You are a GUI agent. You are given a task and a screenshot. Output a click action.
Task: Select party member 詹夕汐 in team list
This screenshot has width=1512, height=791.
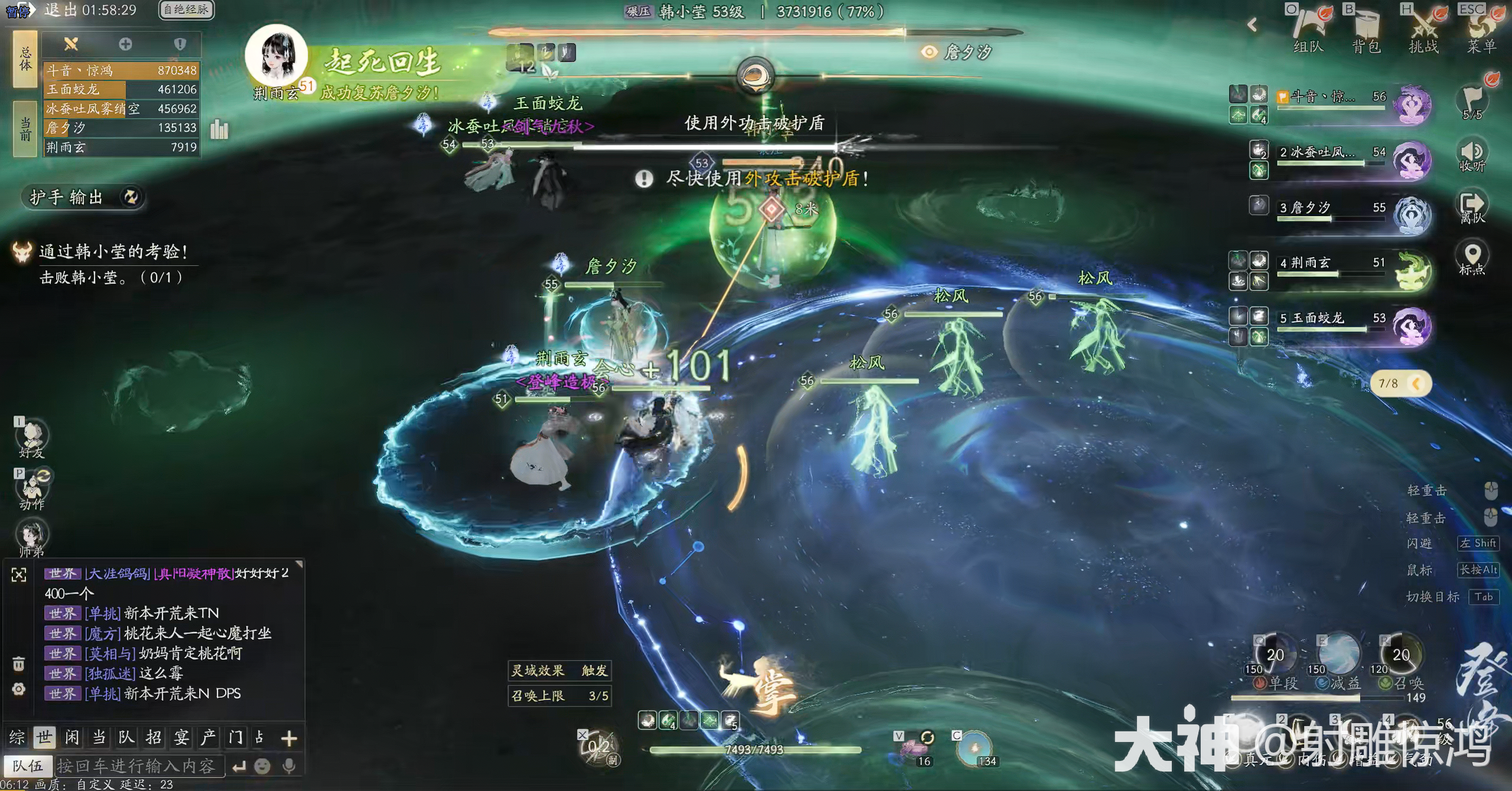coord(1332,208)
